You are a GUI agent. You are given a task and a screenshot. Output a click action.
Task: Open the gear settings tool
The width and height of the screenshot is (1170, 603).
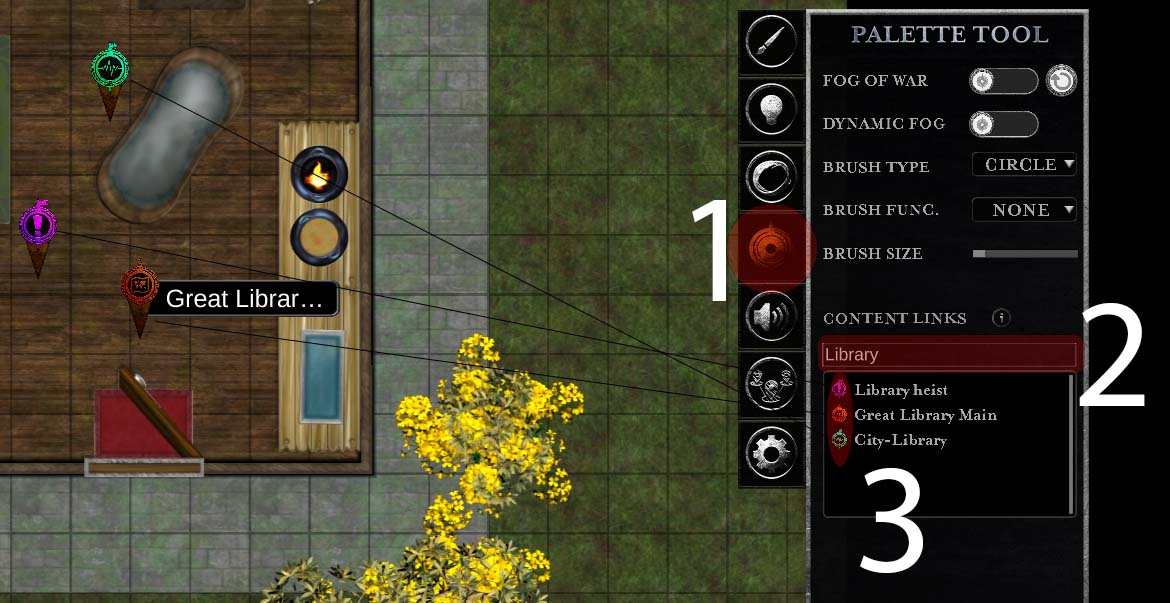click(771, 454)
